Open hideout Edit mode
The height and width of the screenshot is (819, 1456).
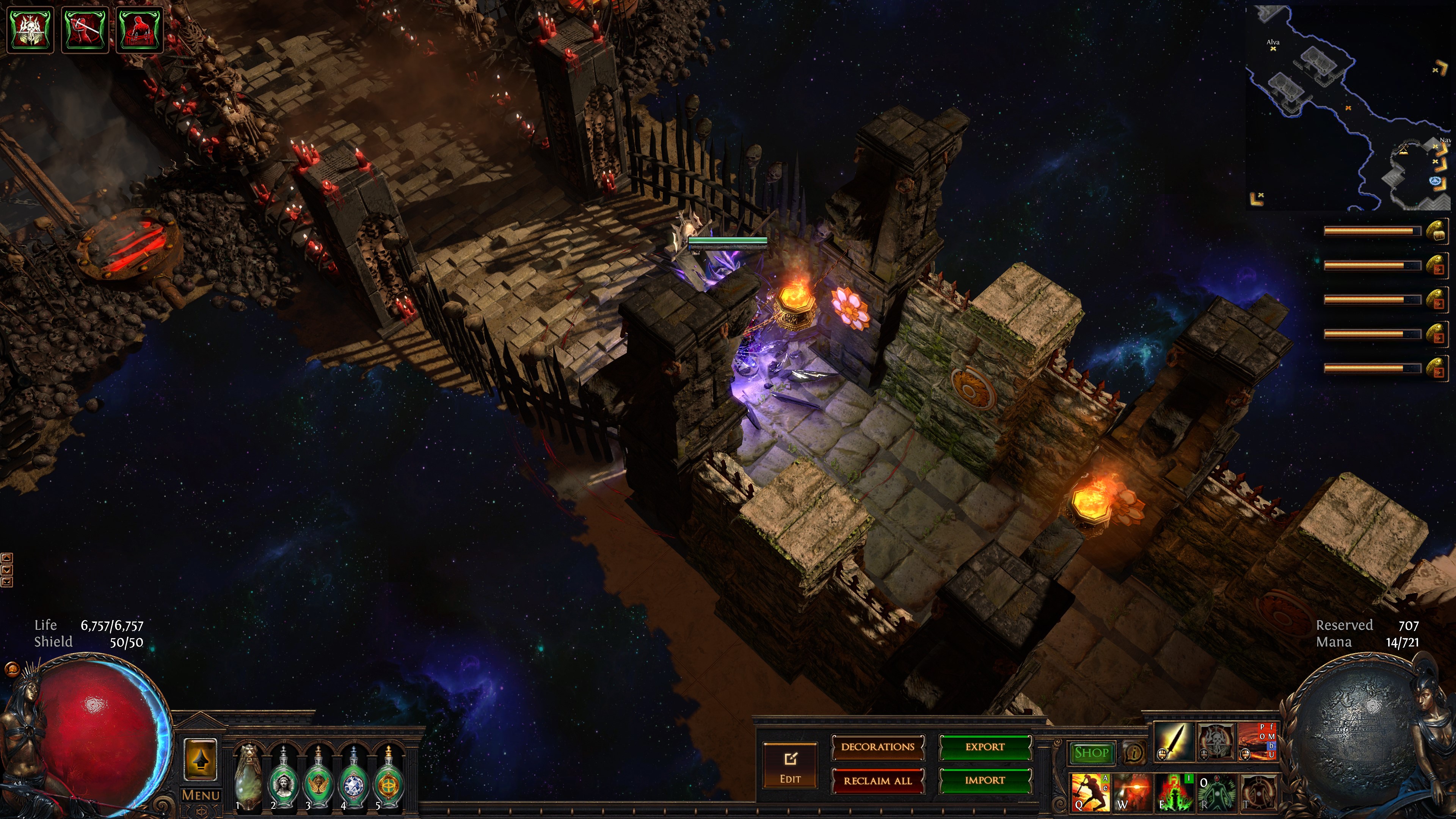click(789, 765)
